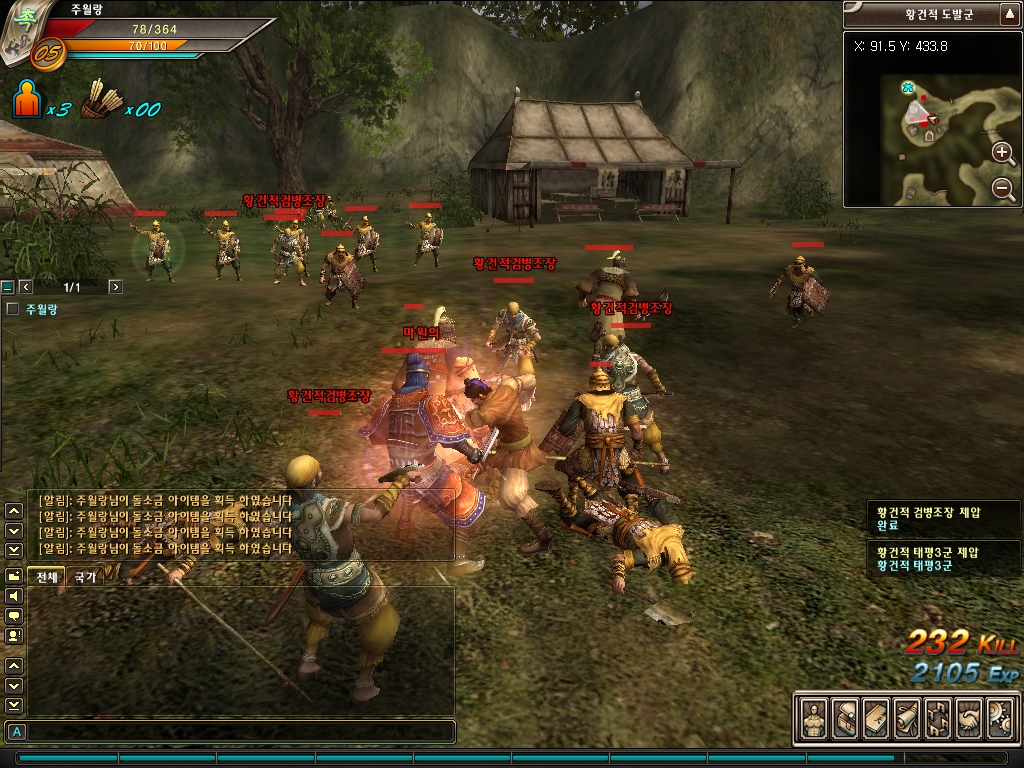Open the gear settings icon

click(x=1000, y=718)
